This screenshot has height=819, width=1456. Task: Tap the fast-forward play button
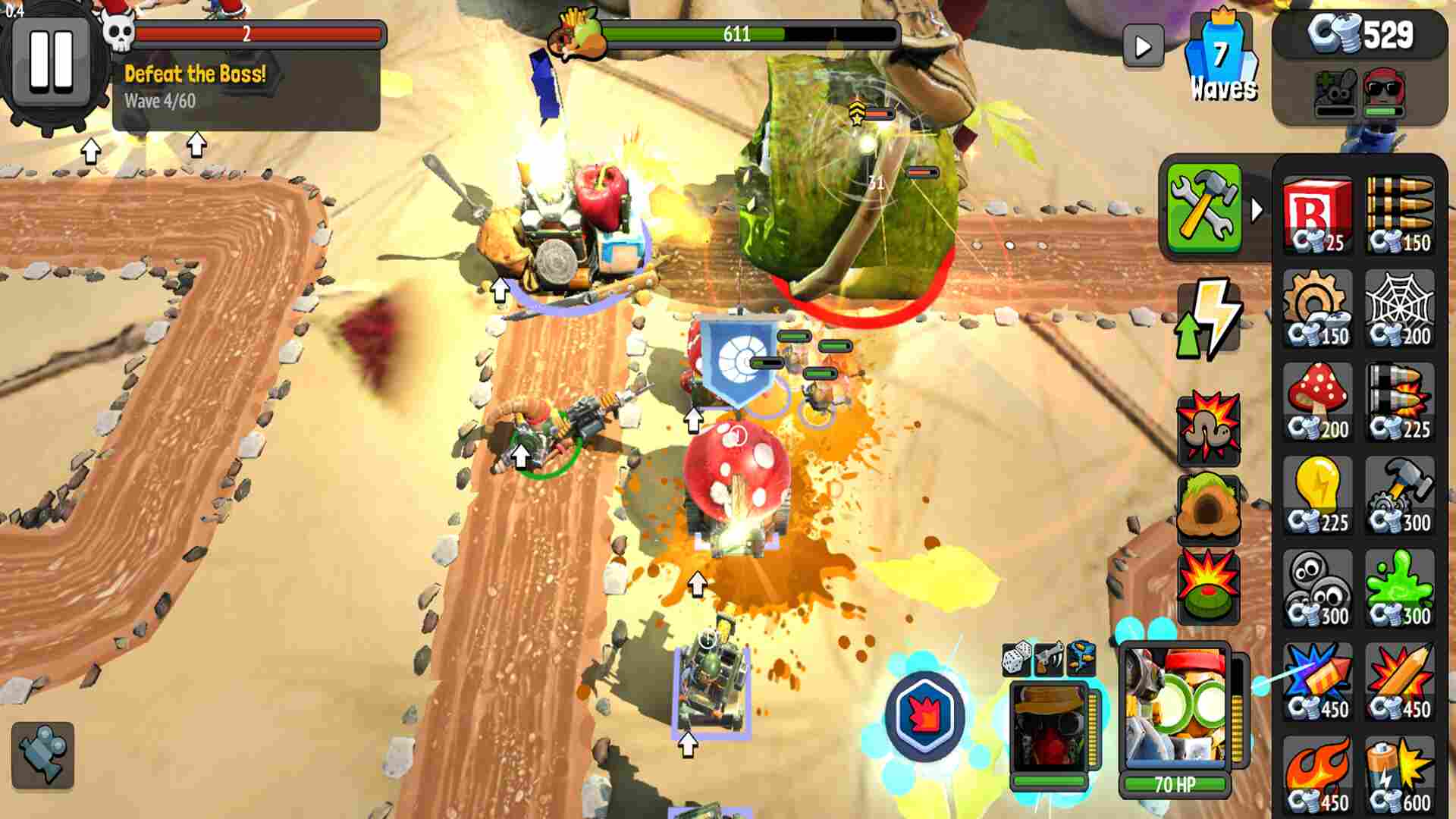point(1143,47)
